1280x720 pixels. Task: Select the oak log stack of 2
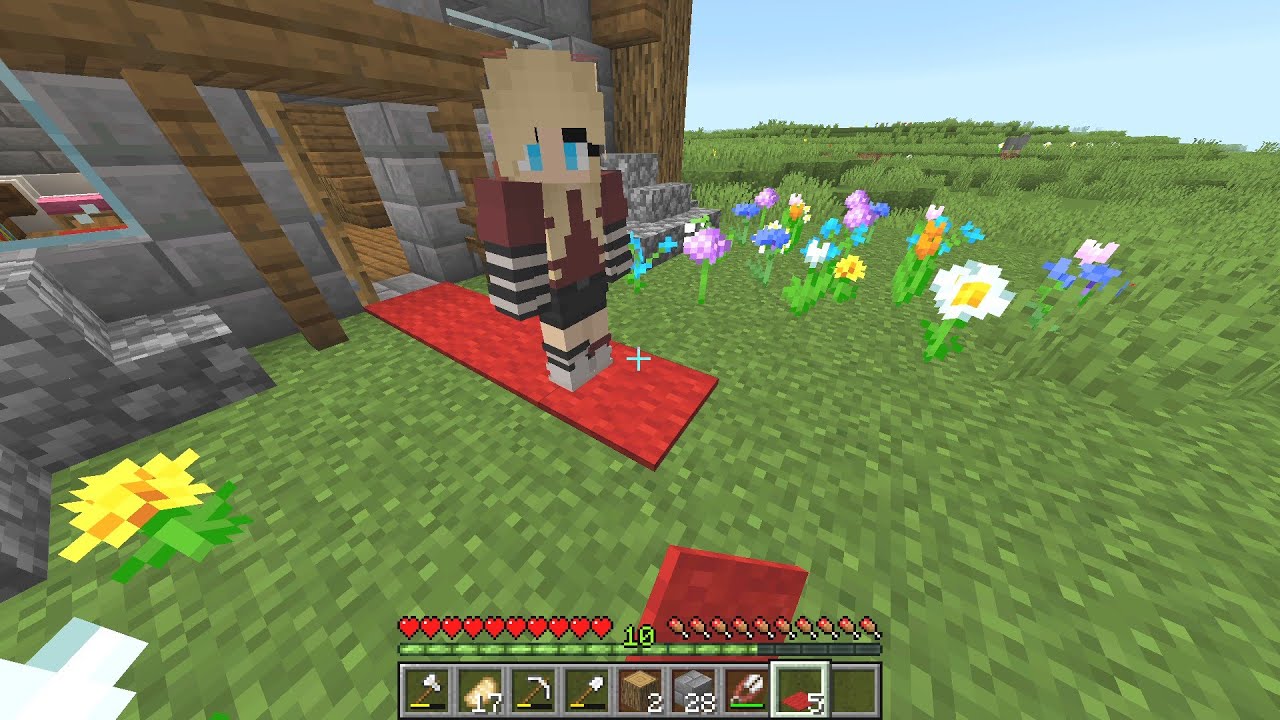640,687
